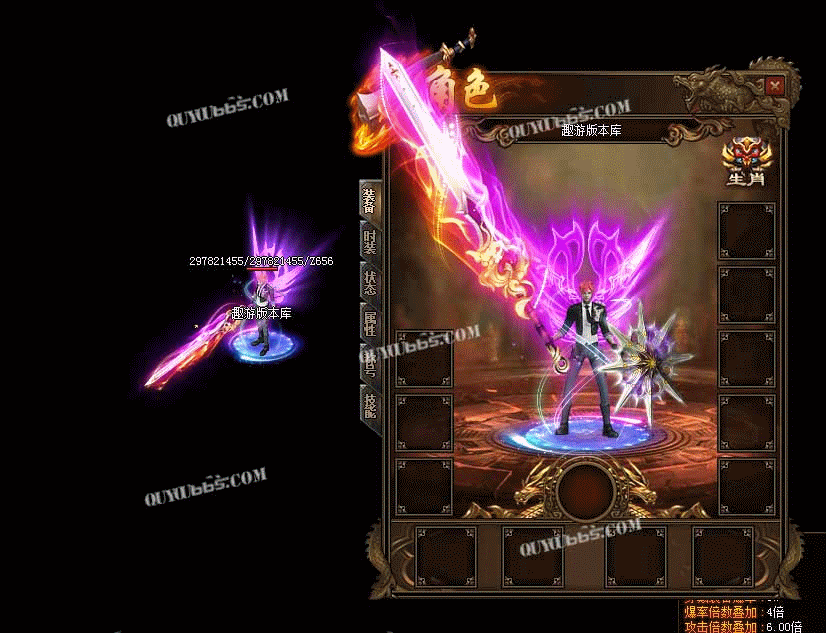The width and height of the screenshot is (826, 633).
Task: Close the character panel
Action: pyautogui.click(x=774, y=87)
